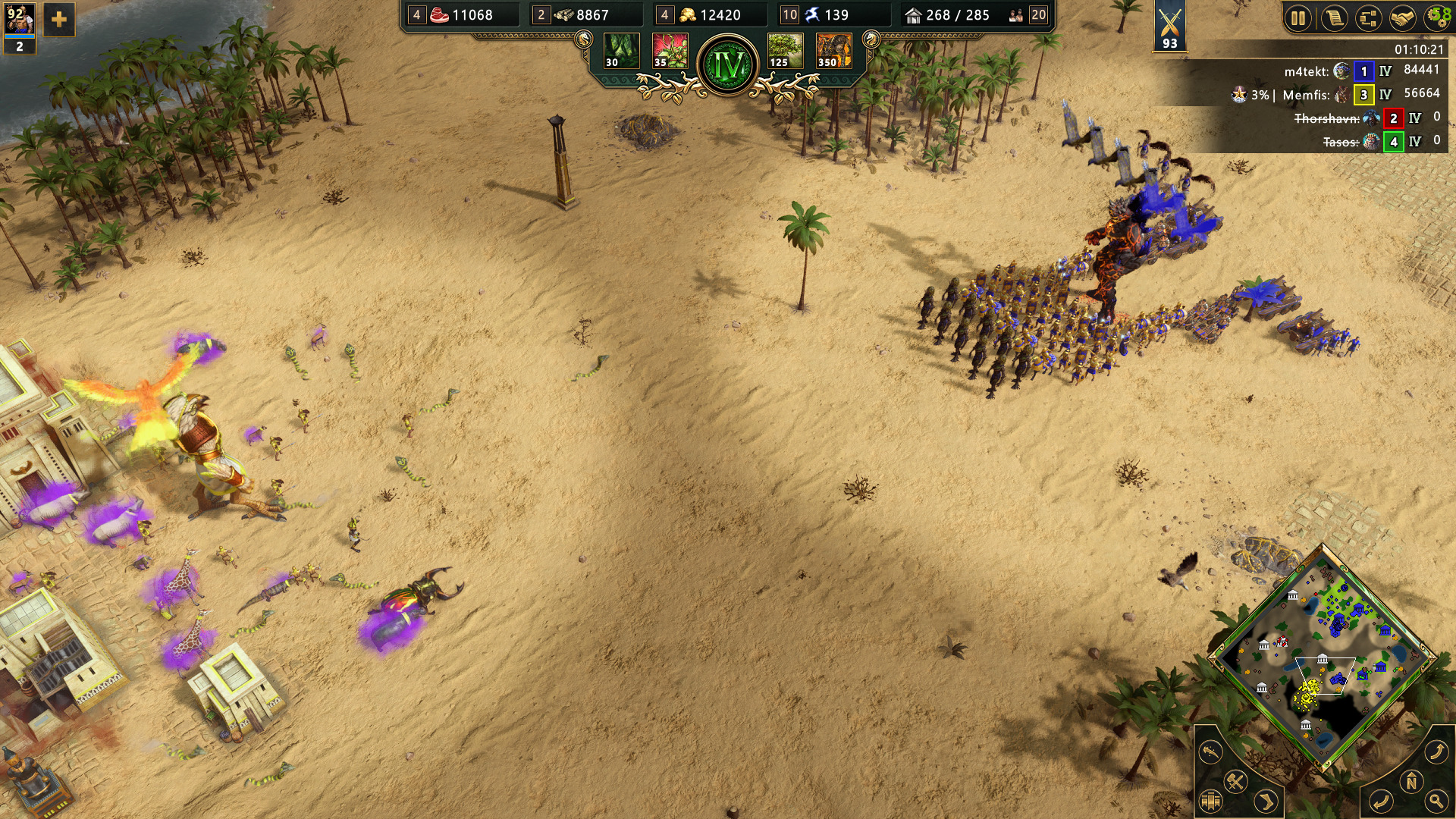Invoke the beast god power costing 350

[x=833, y=51]
